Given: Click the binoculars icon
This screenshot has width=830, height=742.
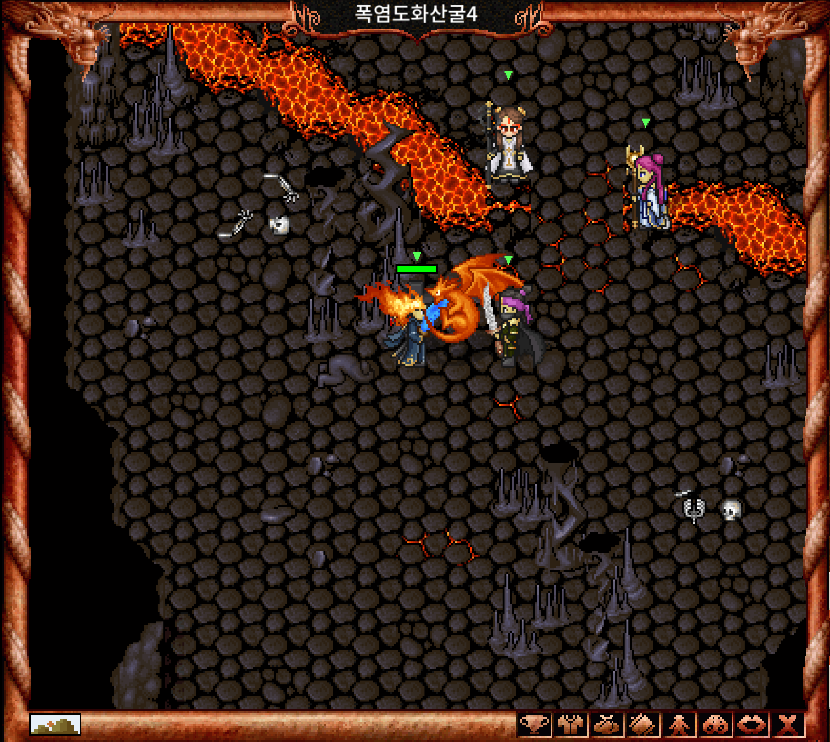Looking at the screenshot, I should click(x=716, y=725).
